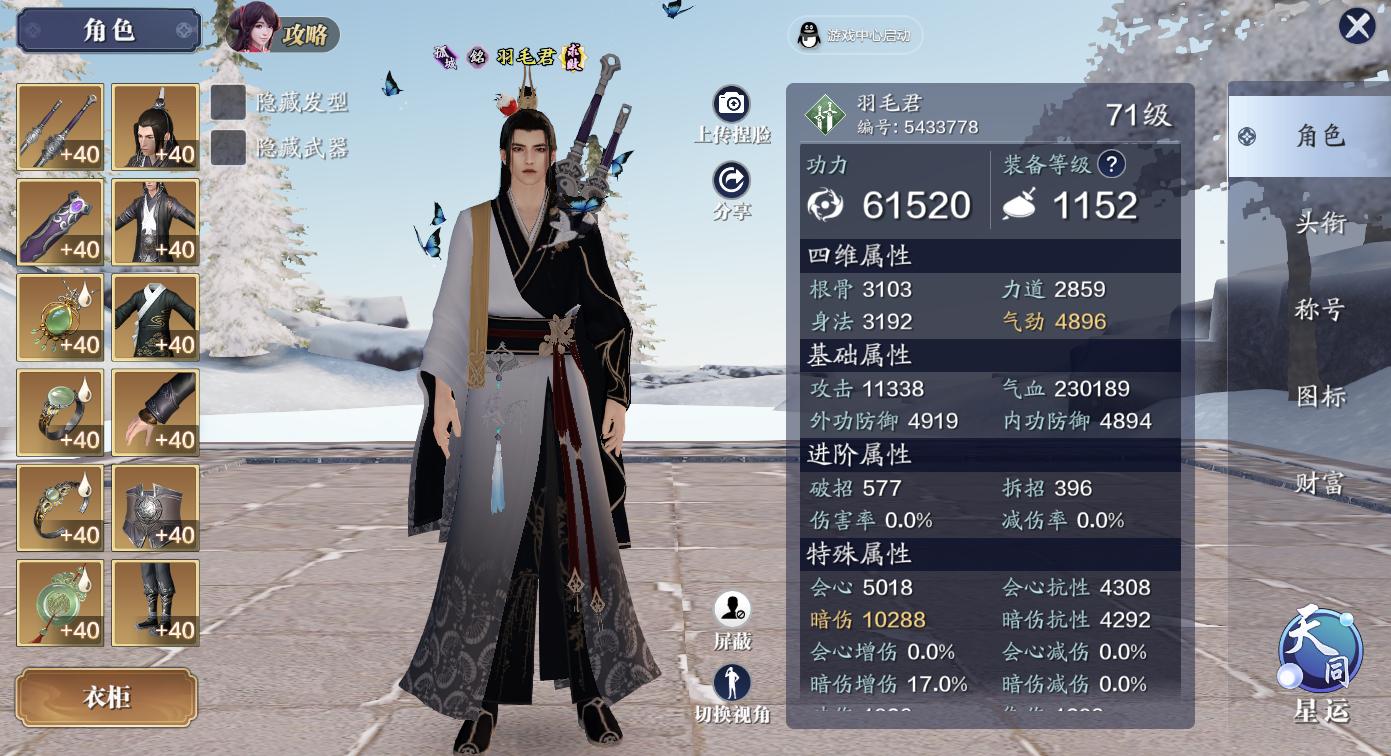Close the character panel with the X

pos(1357,26)
